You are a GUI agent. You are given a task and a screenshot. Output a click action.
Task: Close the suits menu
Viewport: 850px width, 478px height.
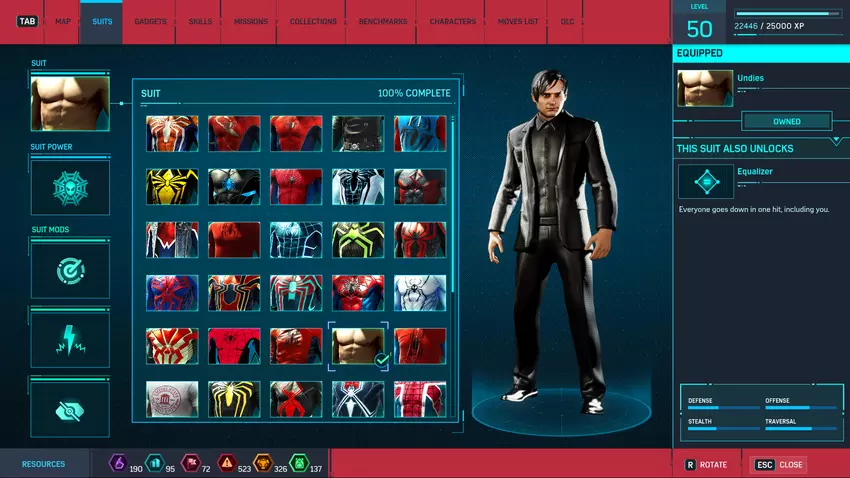click(x=778, y=465)
